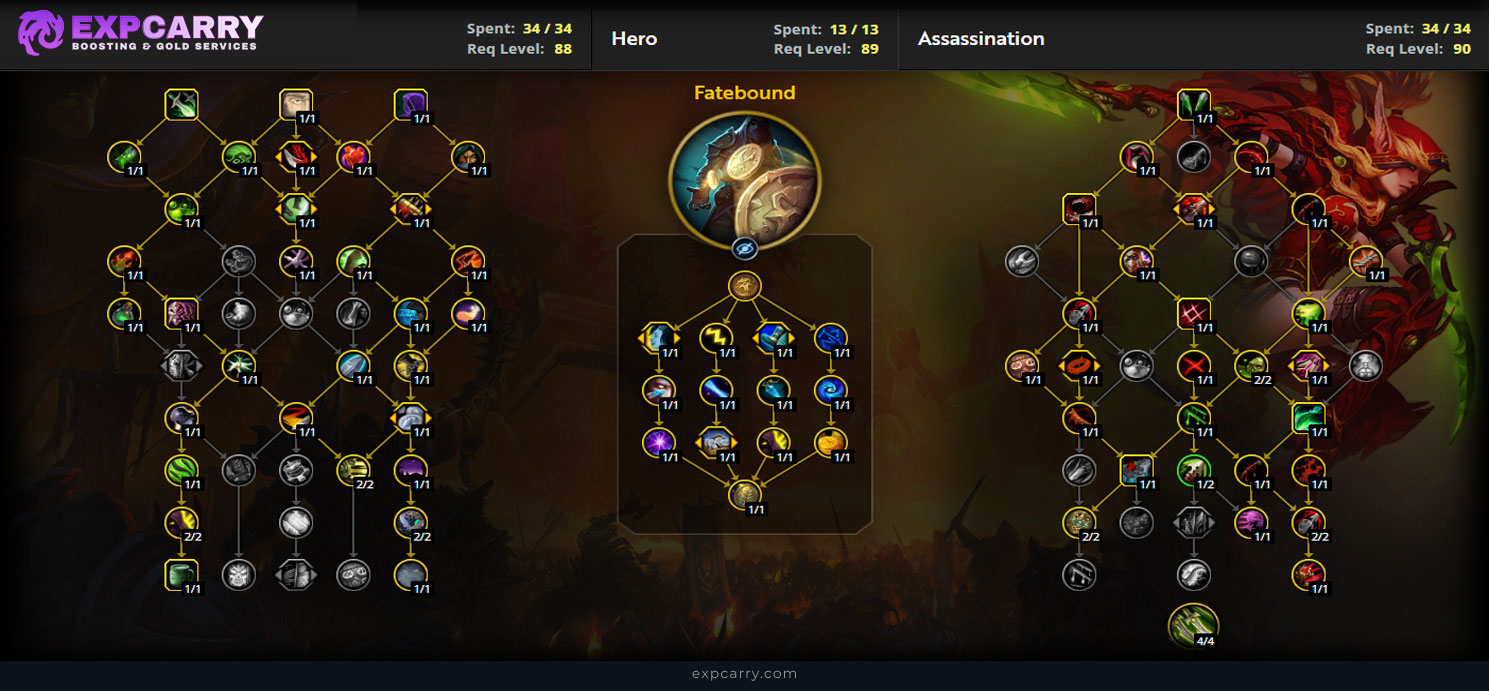Choose the green mug talent in the class tree

(x=181, y=575)
